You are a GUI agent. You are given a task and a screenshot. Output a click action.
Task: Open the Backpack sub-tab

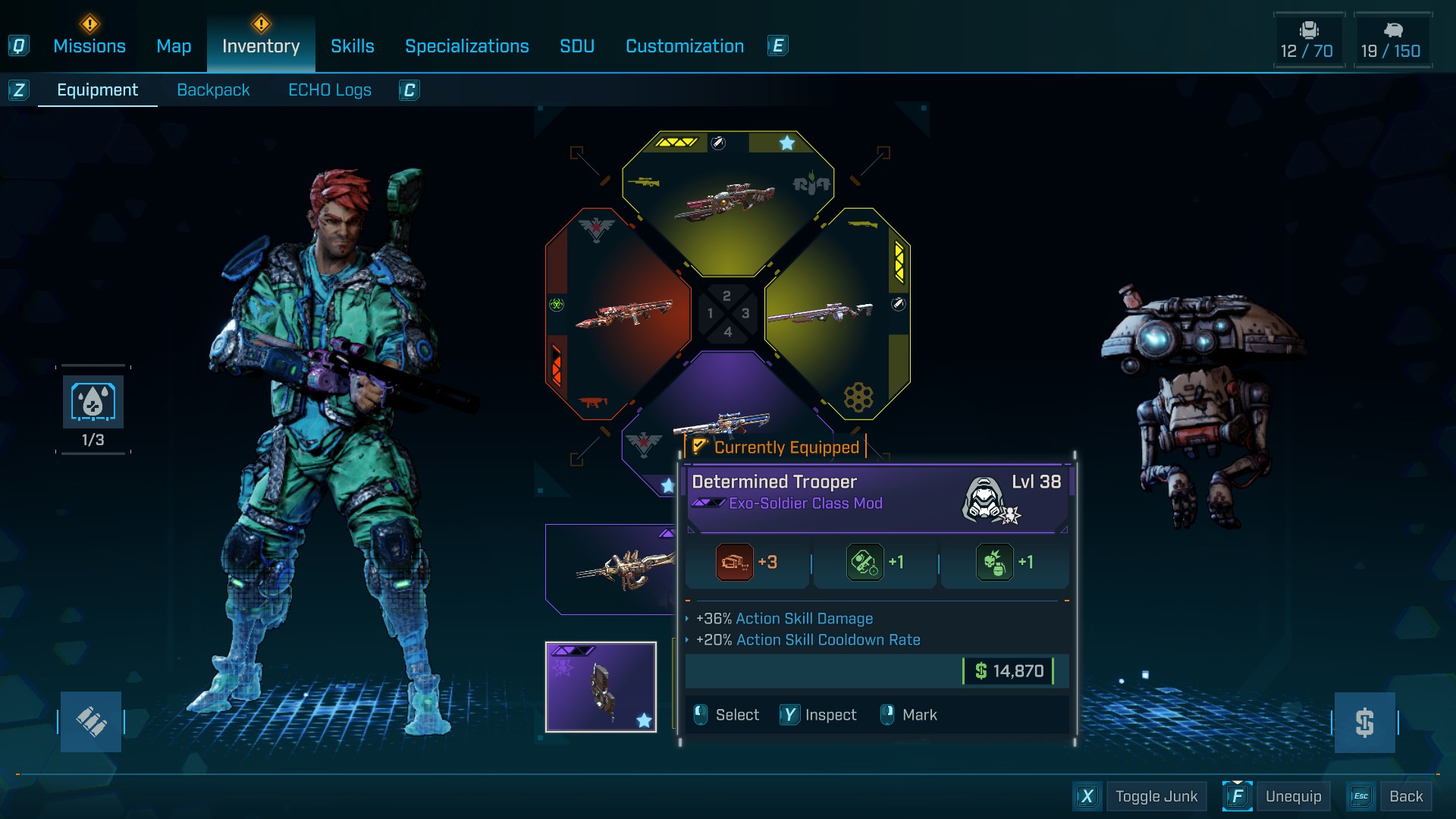[x=213, y=90]
